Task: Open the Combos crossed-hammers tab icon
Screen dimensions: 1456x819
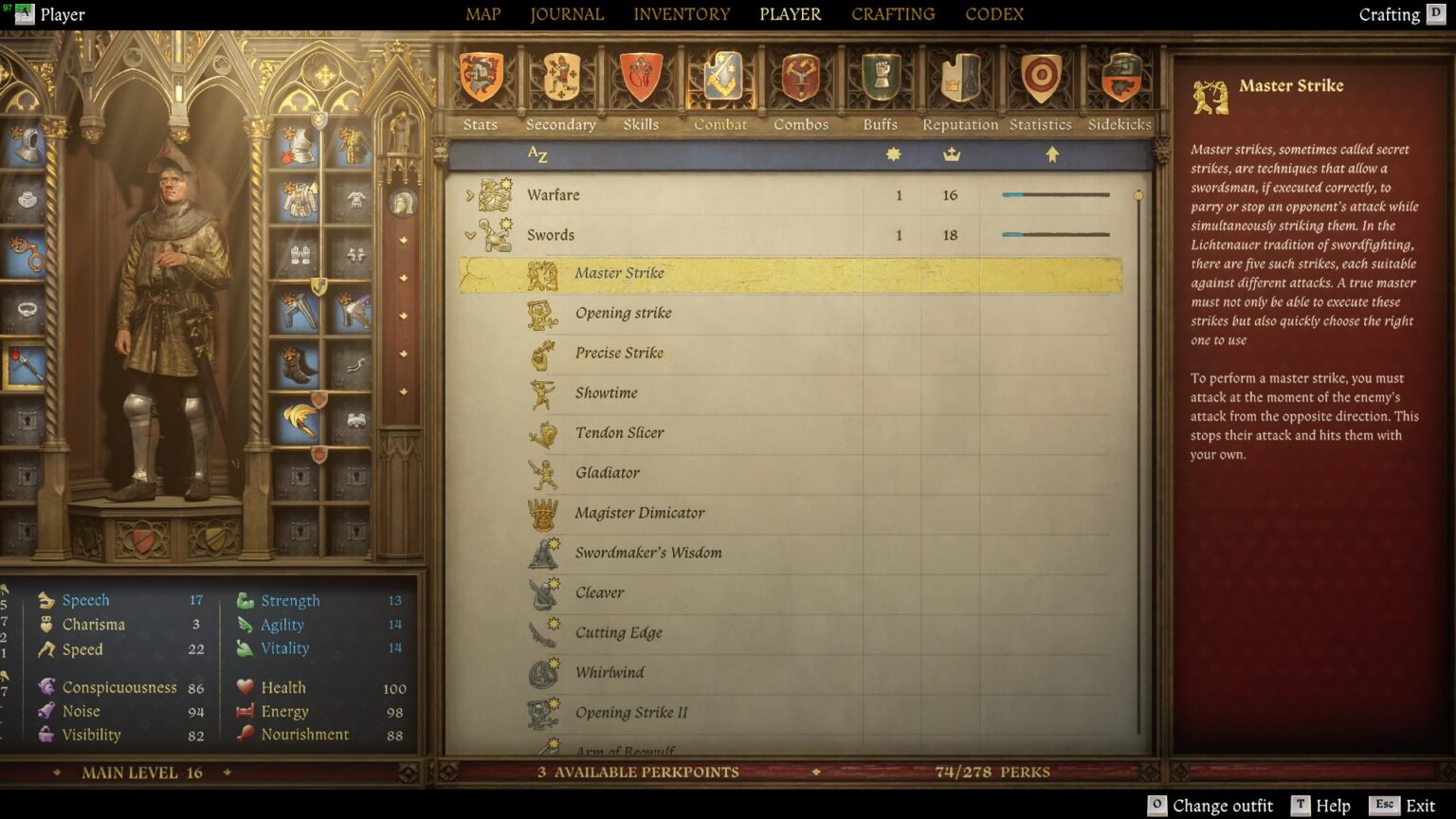Action: [801, 76]
